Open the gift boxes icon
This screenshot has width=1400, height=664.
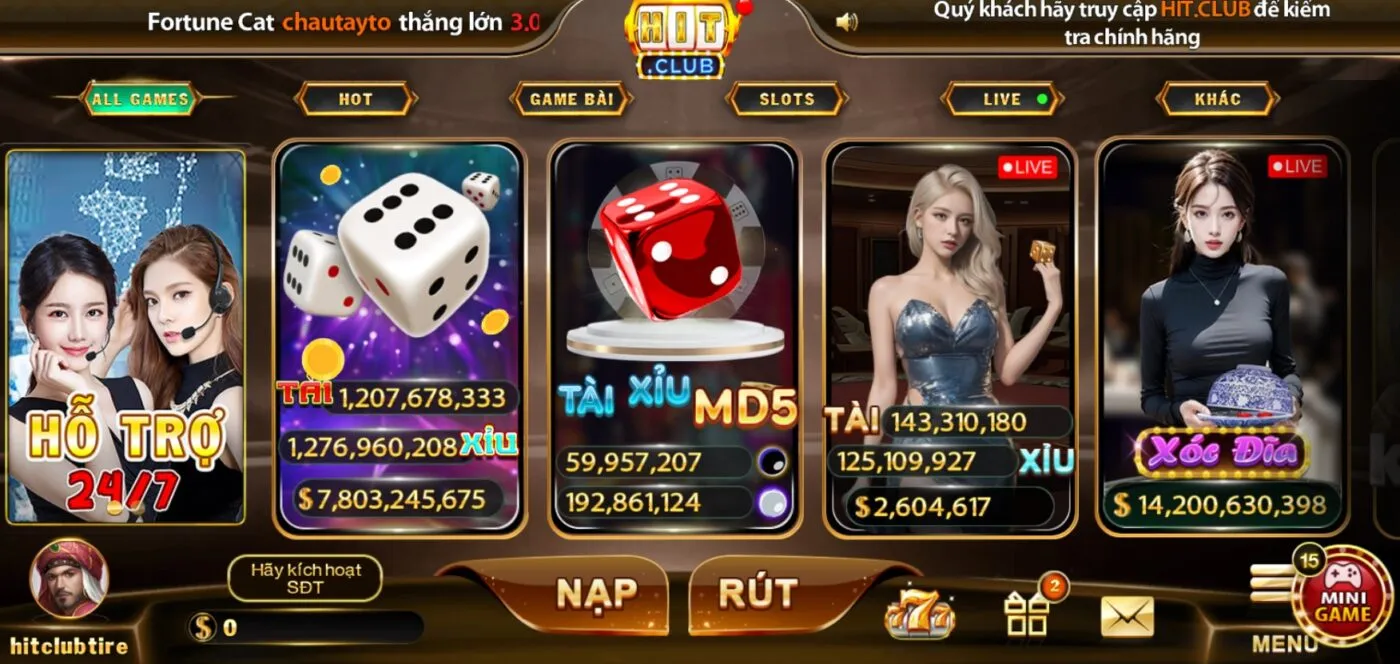click(1028, 612)
